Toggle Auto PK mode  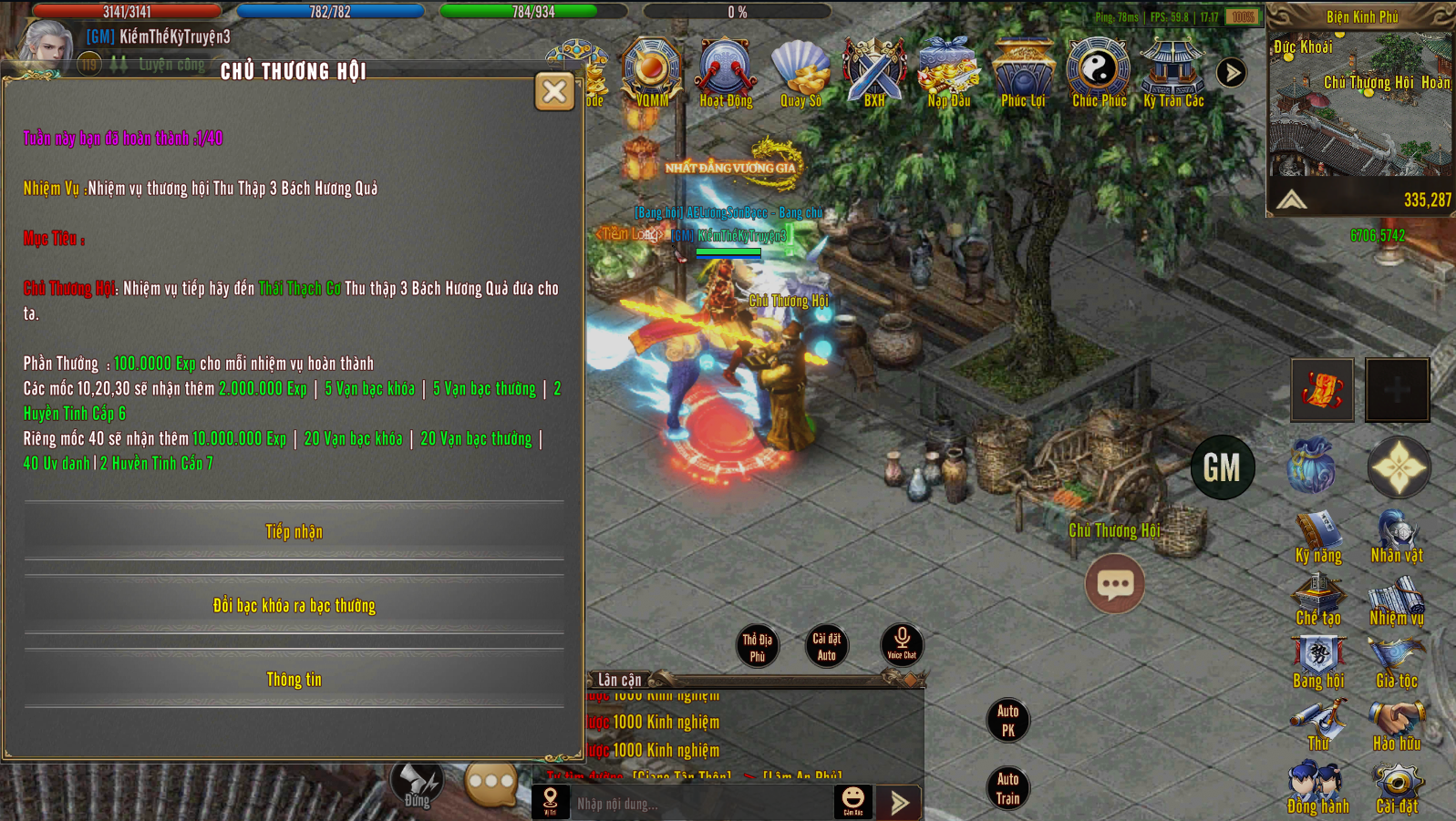[x=1007, y=720]
